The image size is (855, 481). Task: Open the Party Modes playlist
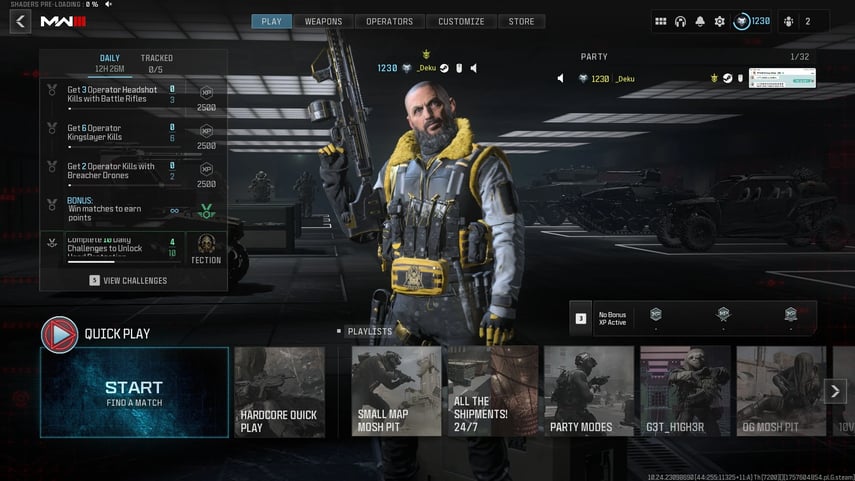[588, 392]
